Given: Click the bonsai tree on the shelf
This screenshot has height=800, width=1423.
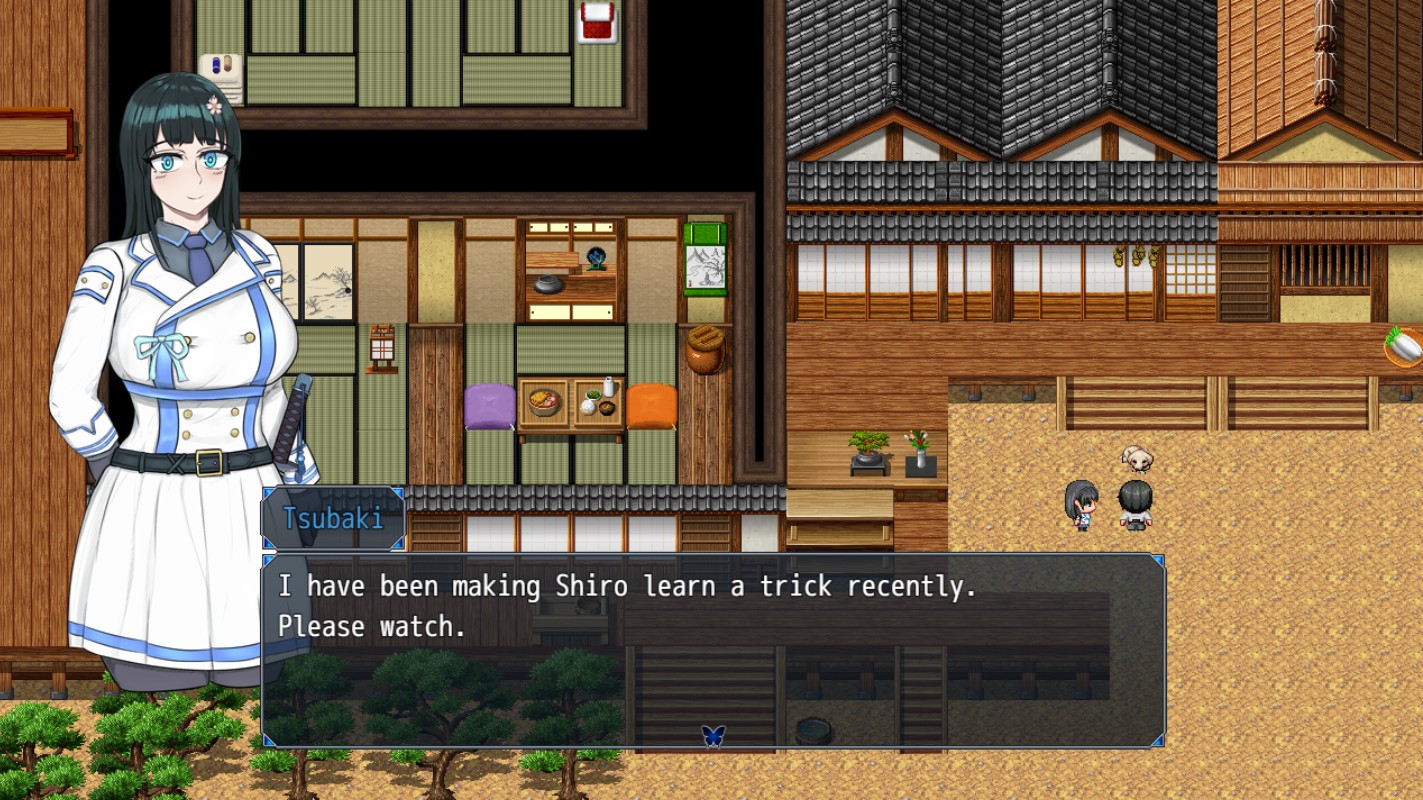Looking at the screenshot, I should coord(866,447).
